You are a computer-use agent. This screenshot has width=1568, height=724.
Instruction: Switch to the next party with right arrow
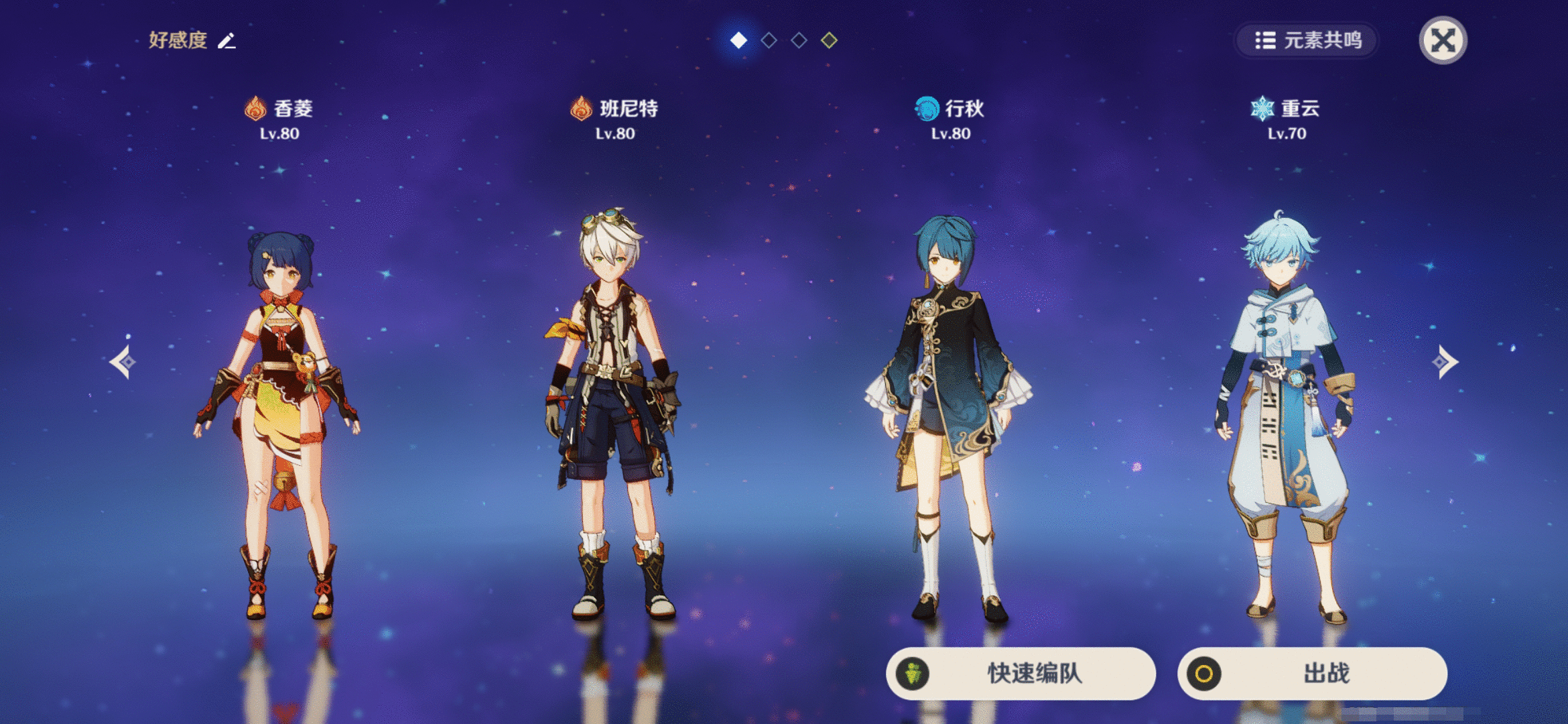pos(1445,362)
